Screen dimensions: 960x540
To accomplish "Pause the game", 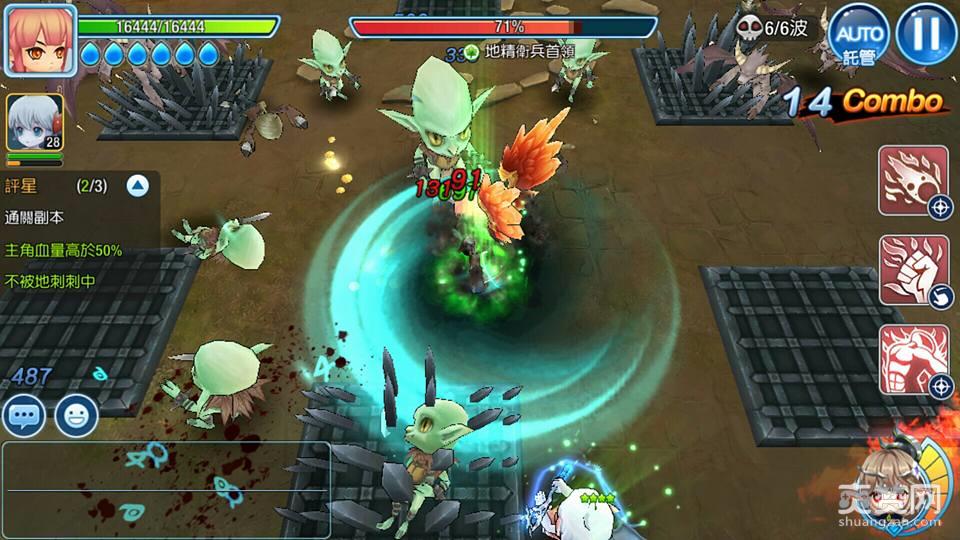I will (x=926, y=34).
